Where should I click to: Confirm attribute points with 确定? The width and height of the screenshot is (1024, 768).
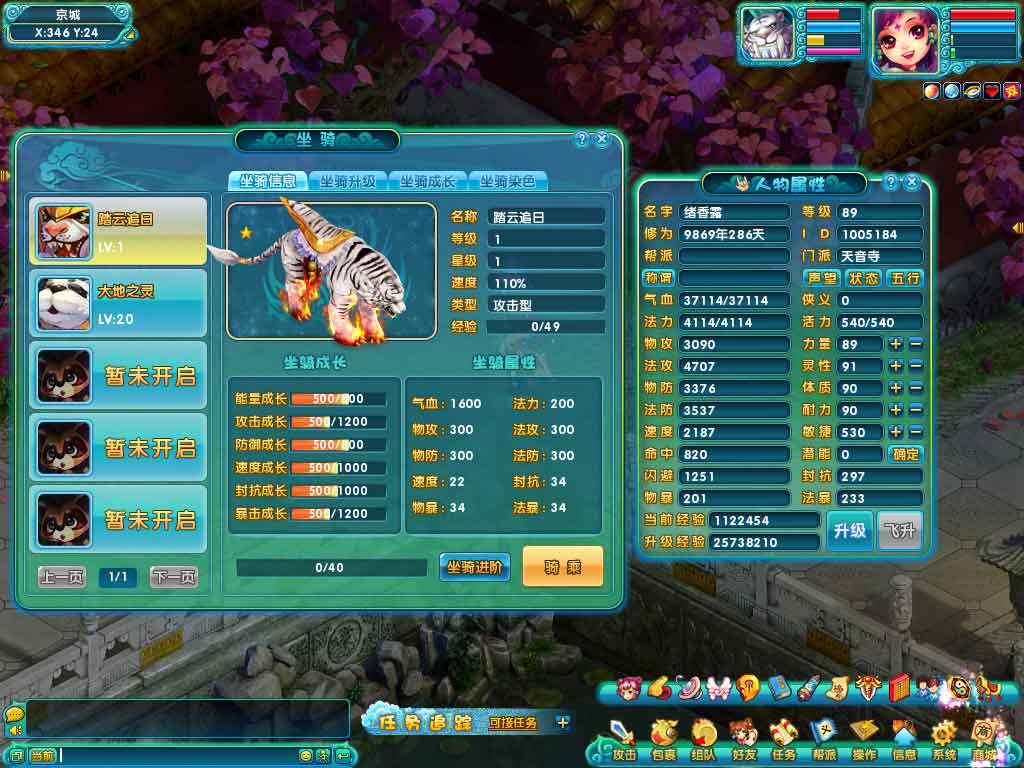click(x=906, y=454)
